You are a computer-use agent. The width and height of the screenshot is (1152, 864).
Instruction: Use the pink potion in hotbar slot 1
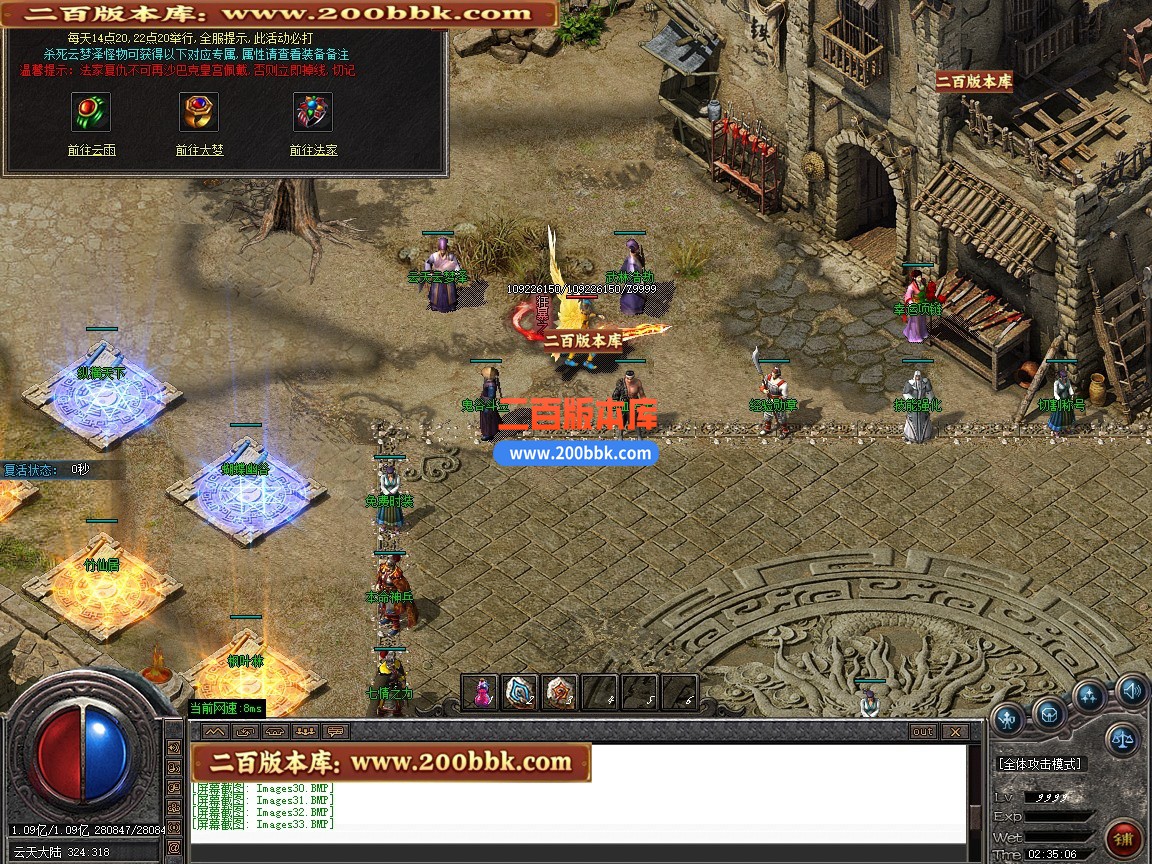[481, 692]
